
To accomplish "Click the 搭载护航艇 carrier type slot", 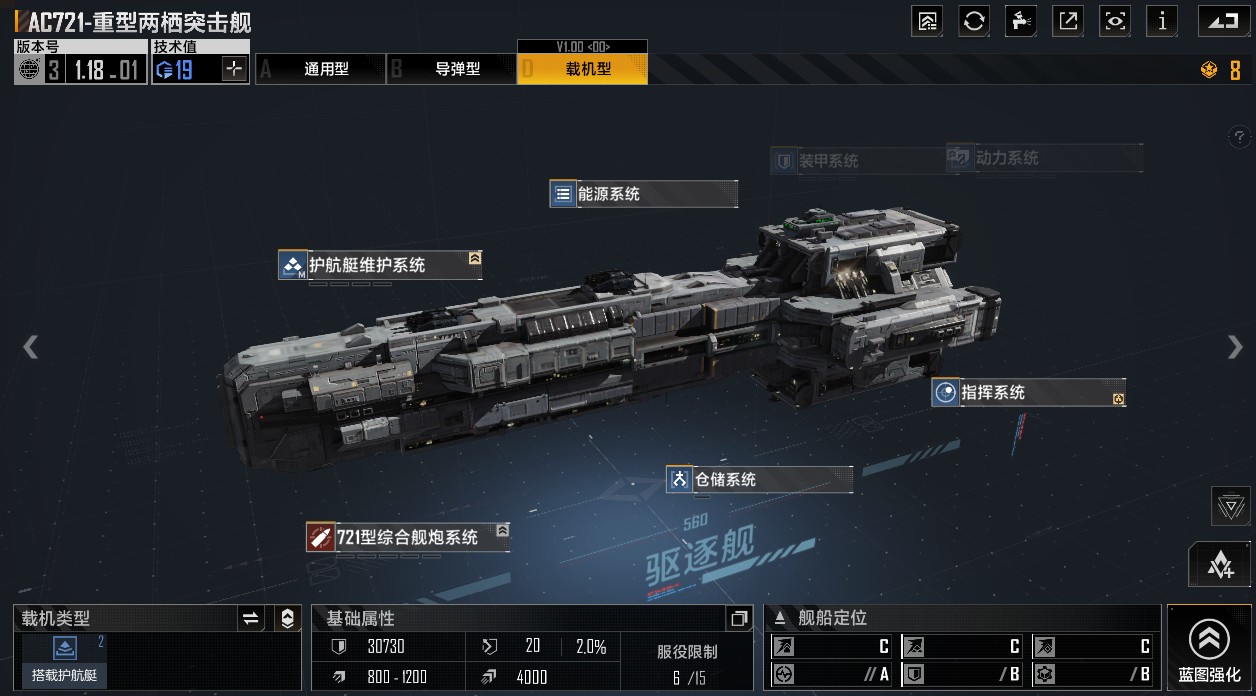I will pos(65,661).
